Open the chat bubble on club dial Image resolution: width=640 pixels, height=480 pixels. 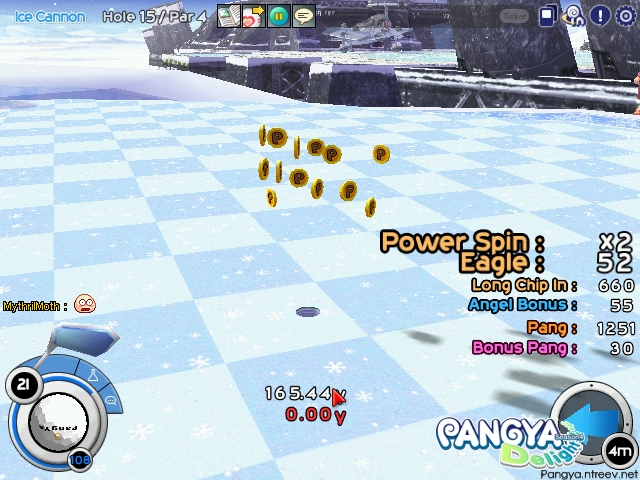[109, 400]
